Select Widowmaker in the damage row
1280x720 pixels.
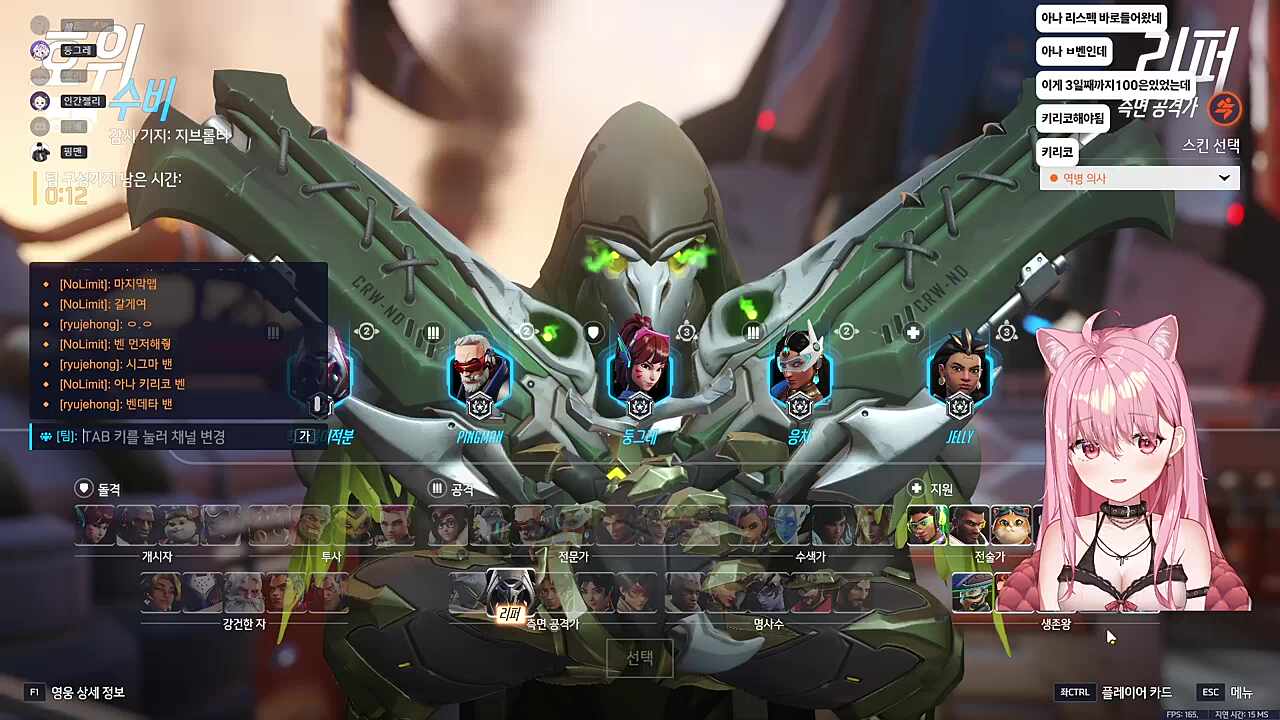(767, 593)
